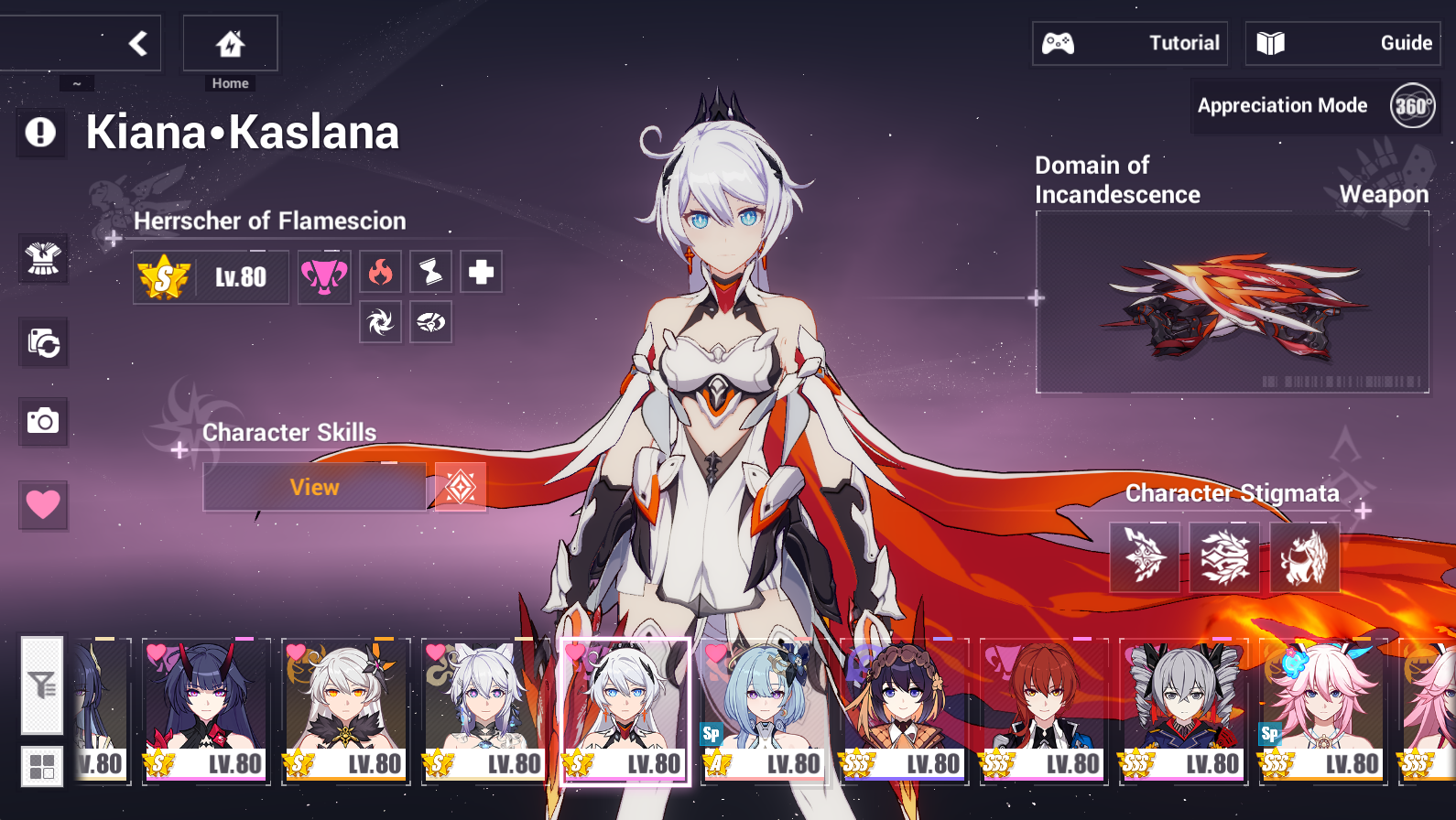Open the first Character Stigmata slot
The width and height of the screenshot is (1456, 820).
click(x=1144, y=556)
